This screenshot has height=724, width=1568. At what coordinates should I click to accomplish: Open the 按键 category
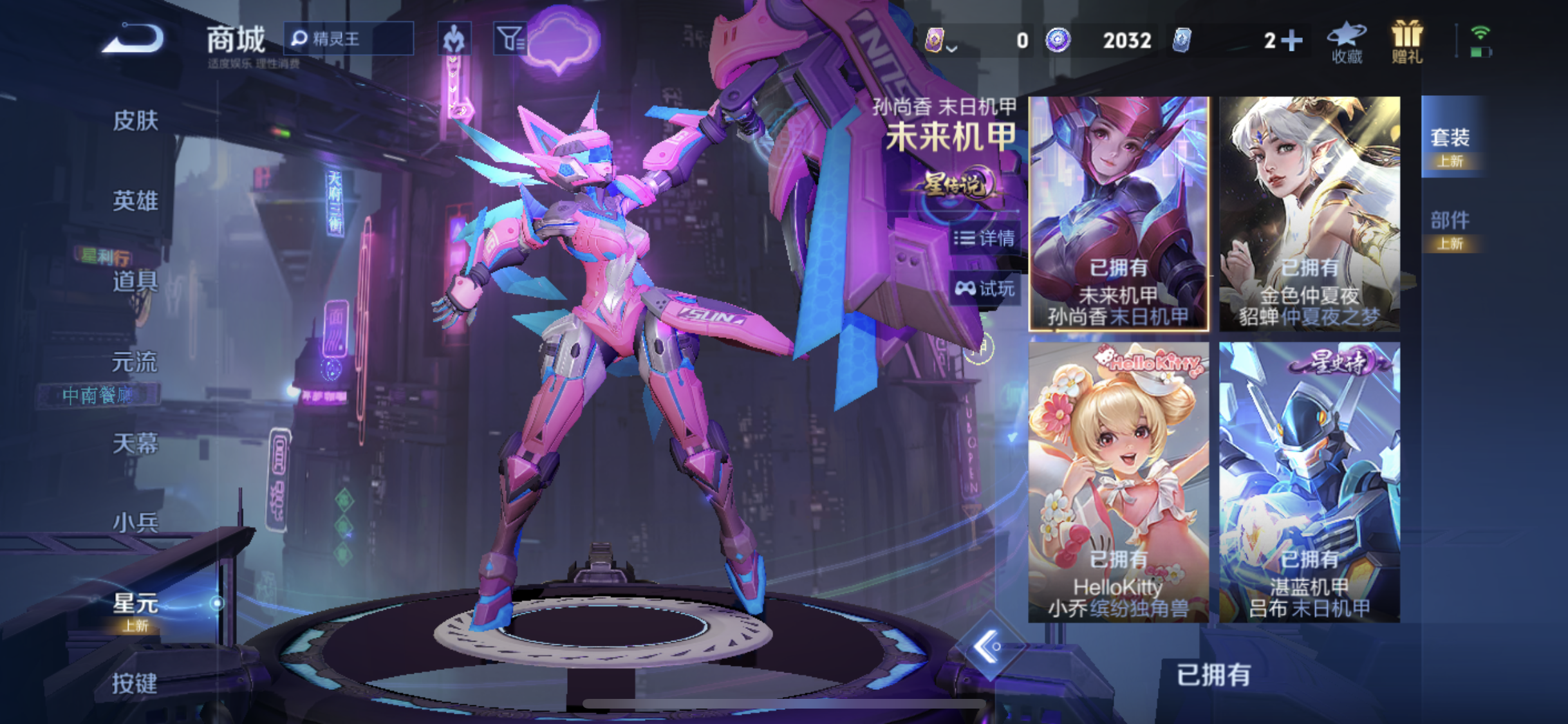(x=134, y=683)
